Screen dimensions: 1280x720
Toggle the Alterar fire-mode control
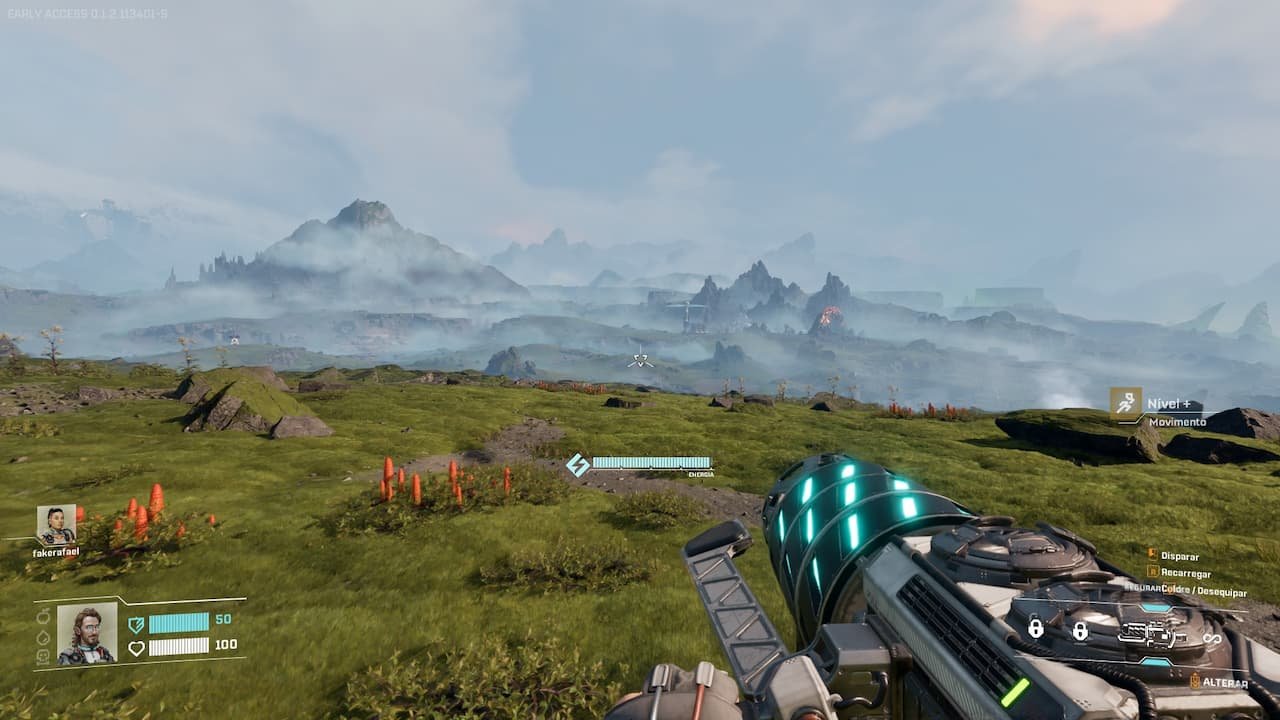[1215, 682]
